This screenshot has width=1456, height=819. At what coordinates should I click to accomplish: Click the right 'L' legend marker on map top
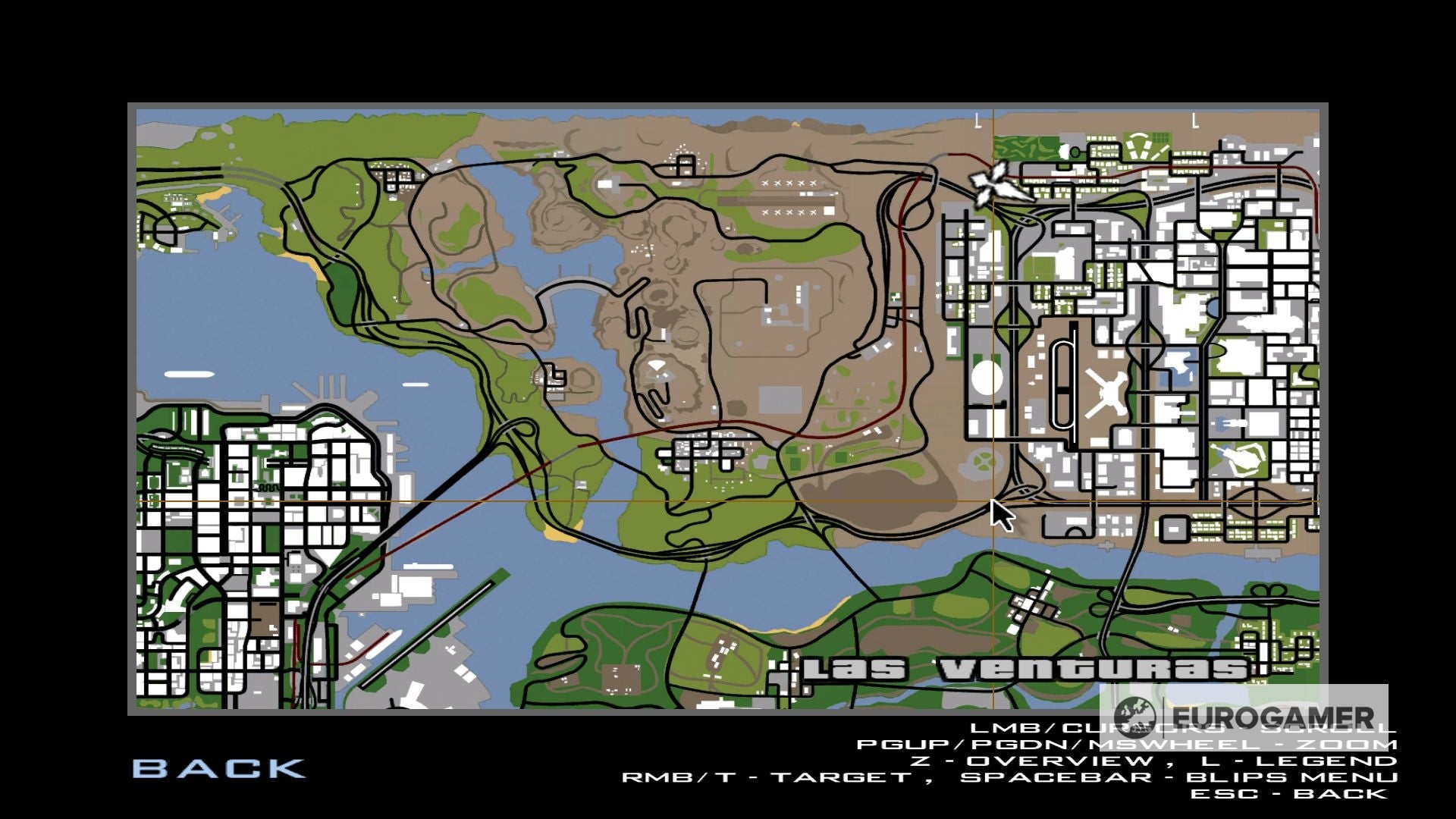click(x=1196, y=120)
